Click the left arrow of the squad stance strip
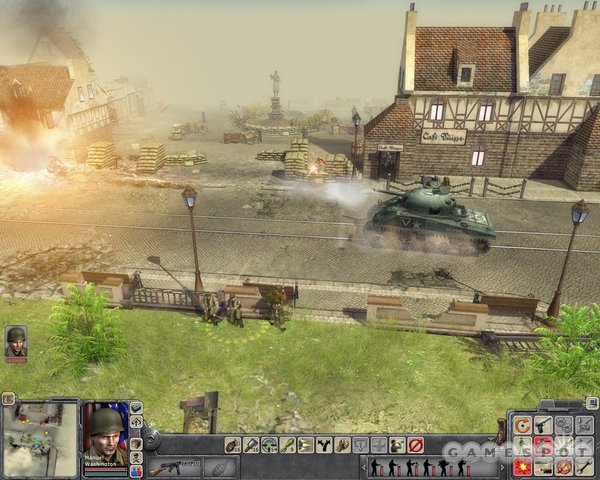Screen dimensions: 600x480 tap(363, 467)
